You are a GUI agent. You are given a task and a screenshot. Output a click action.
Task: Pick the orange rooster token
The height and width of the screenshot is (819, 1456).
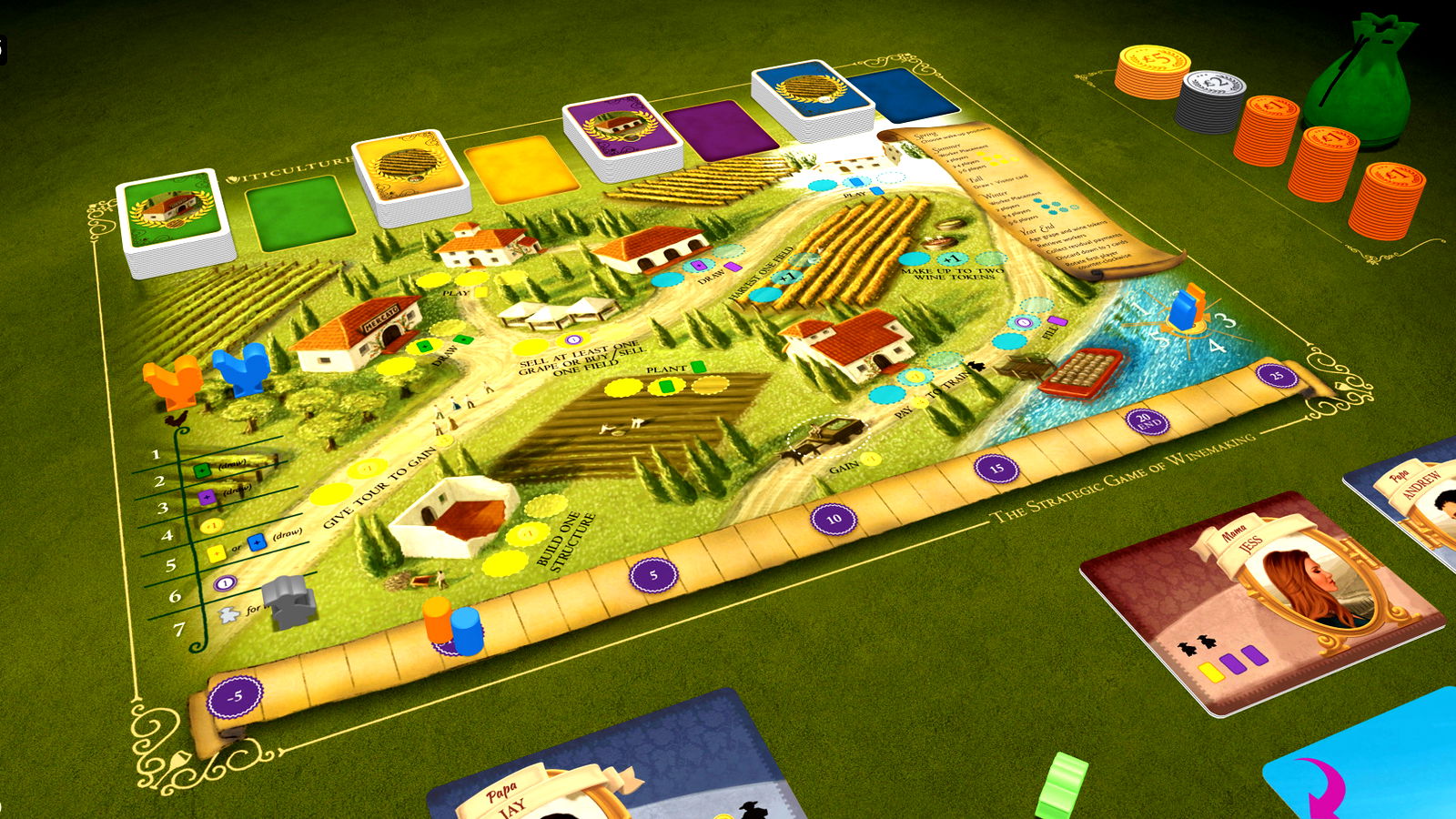coord(175,379)
